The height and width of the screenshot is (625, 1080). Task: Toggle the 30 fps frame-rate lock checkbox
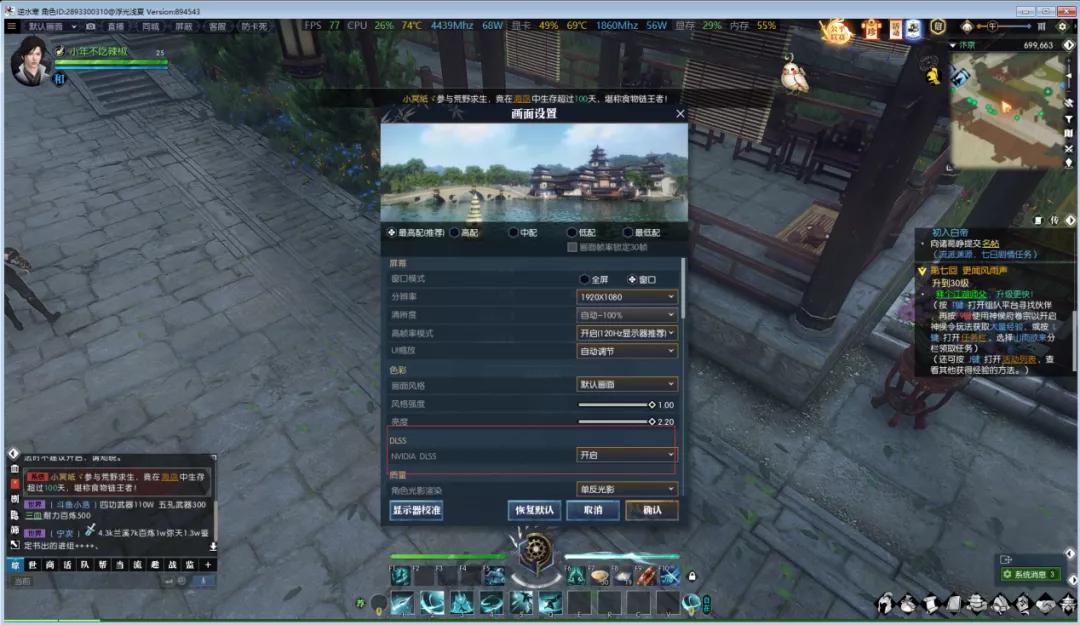point(572,247)
